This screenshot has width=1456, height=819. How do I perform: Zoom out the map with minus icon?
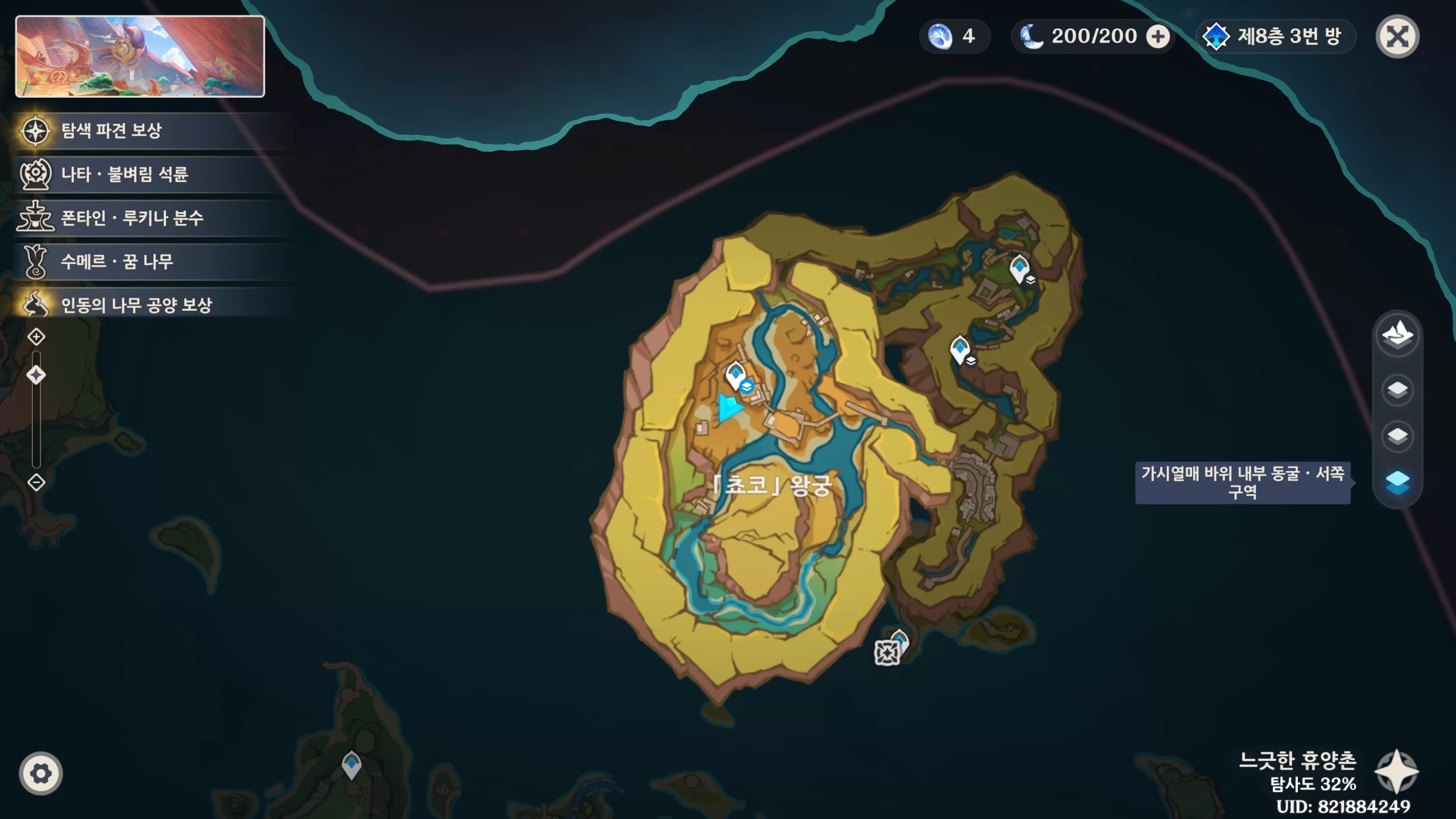(x=36, y=482)
